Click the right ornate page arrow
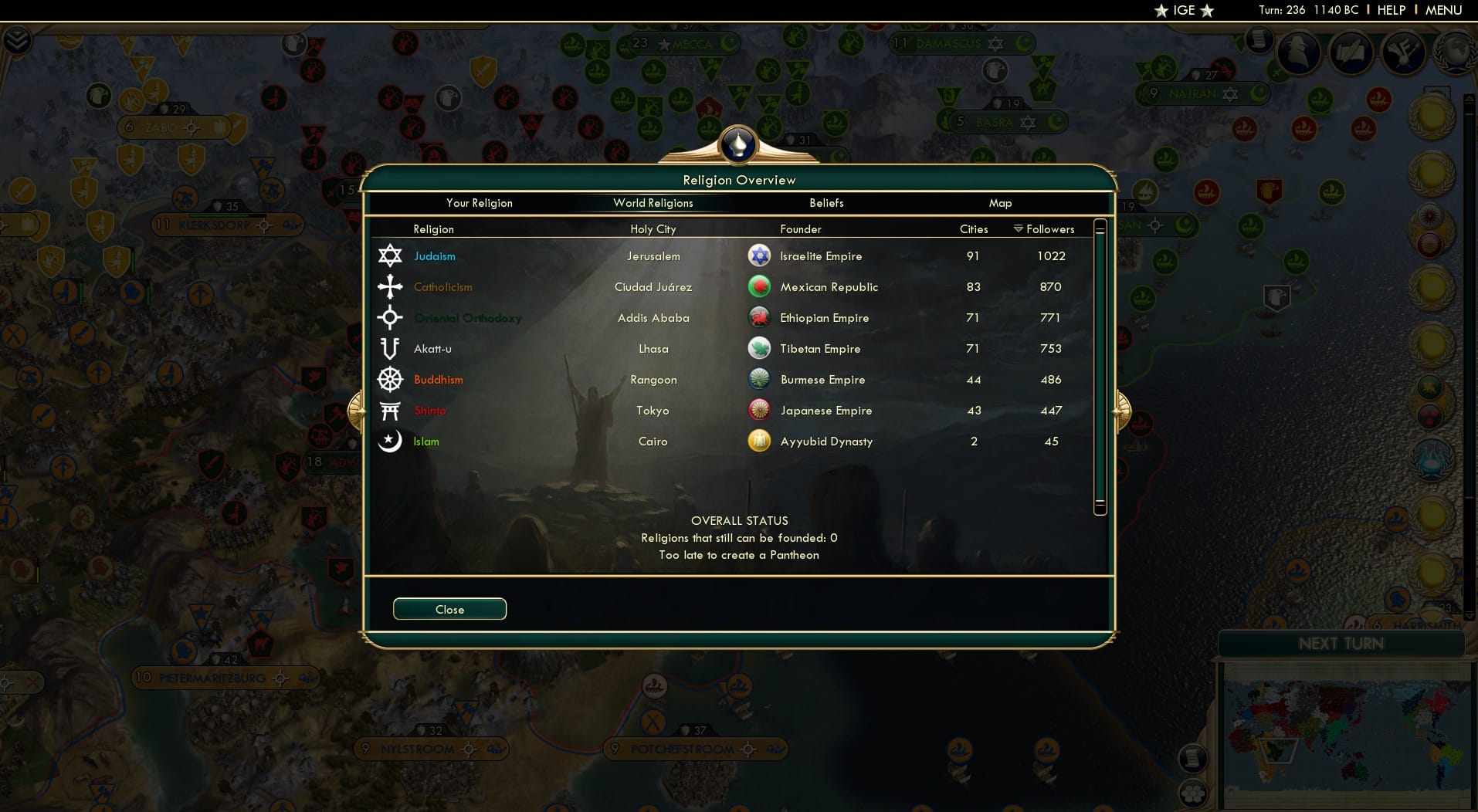Viewport: 1478px width, 812px height. click(x=1122, y=411)
